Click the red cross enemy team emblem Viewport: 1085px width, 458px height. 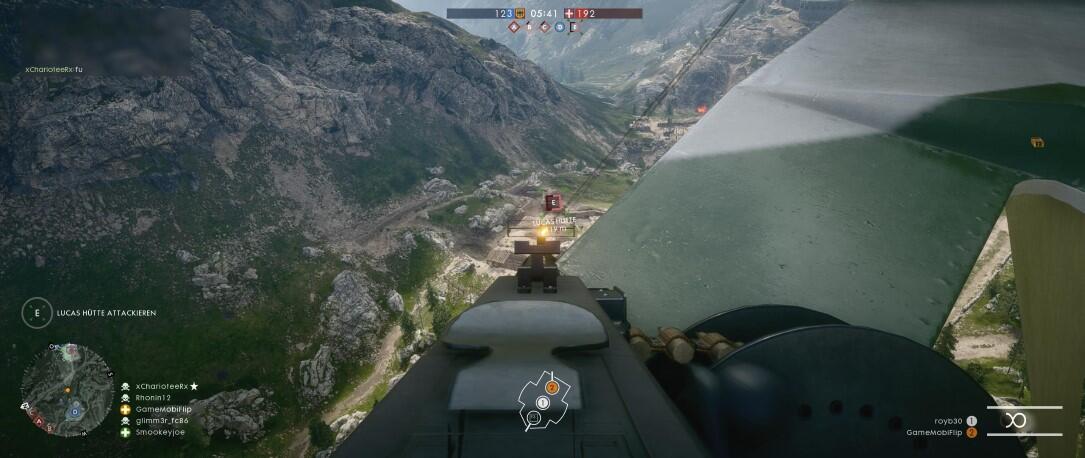click(569, 14)
